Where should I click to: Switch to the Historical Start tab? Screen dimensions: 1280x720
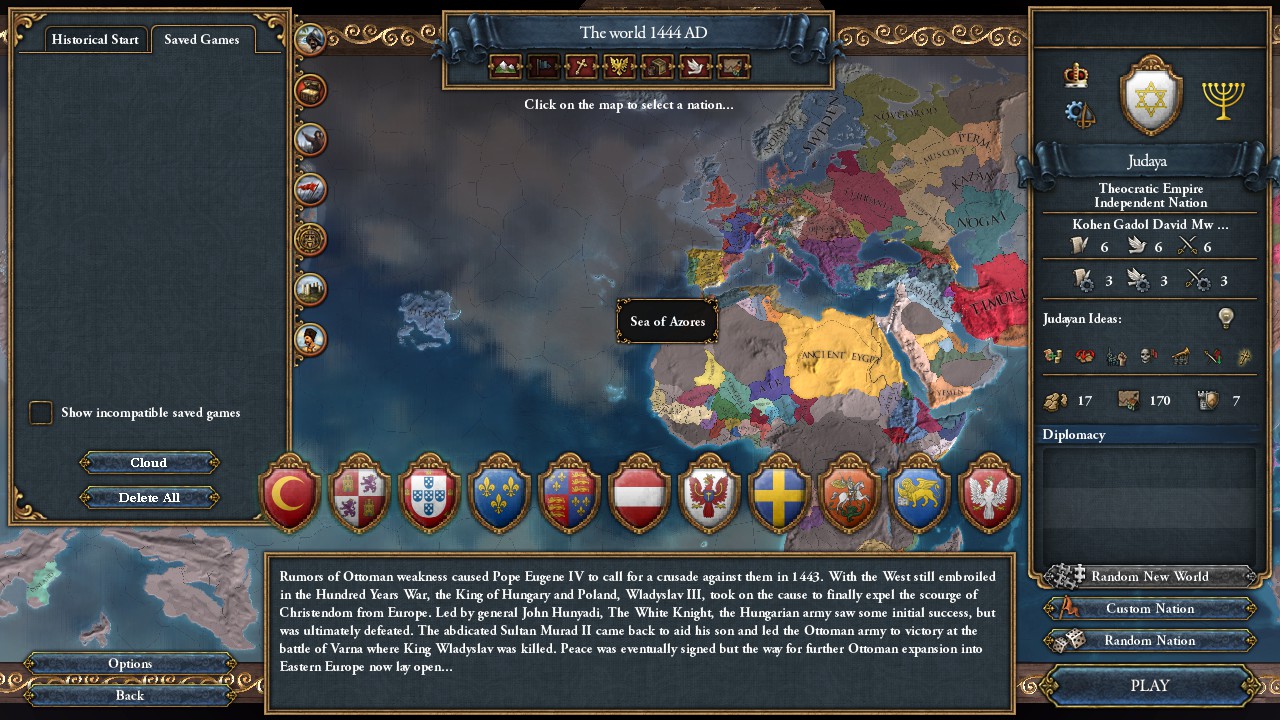tap(94, 39)
